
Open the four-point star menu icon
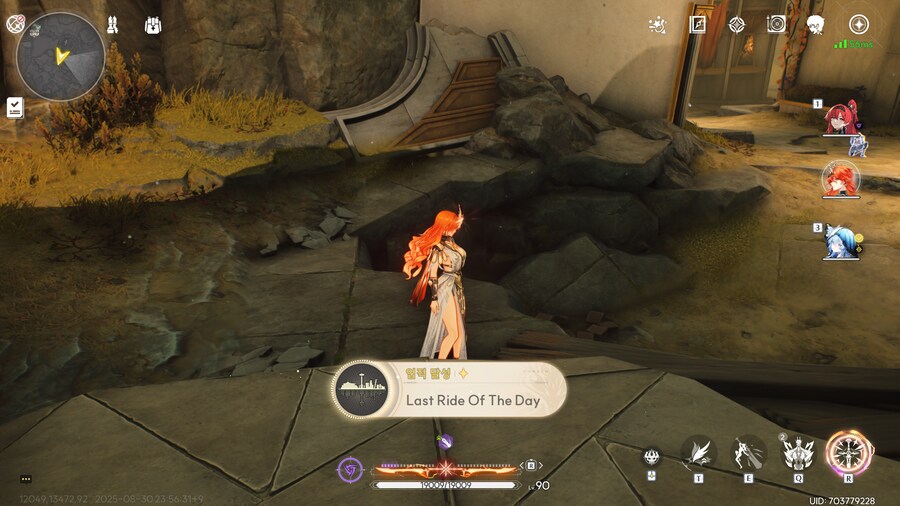pos(858,25)
